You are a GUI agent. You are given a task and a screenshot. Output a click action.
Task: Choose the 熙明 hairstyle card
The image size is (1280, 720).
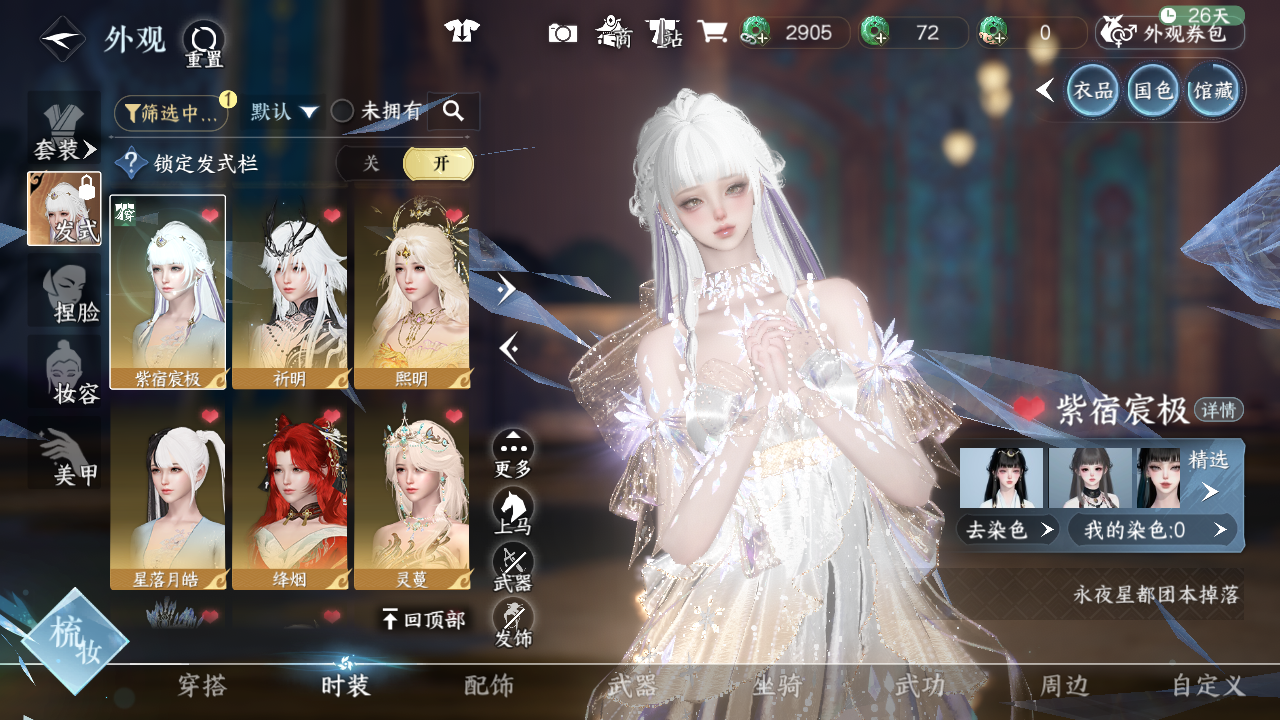point(412,292)
